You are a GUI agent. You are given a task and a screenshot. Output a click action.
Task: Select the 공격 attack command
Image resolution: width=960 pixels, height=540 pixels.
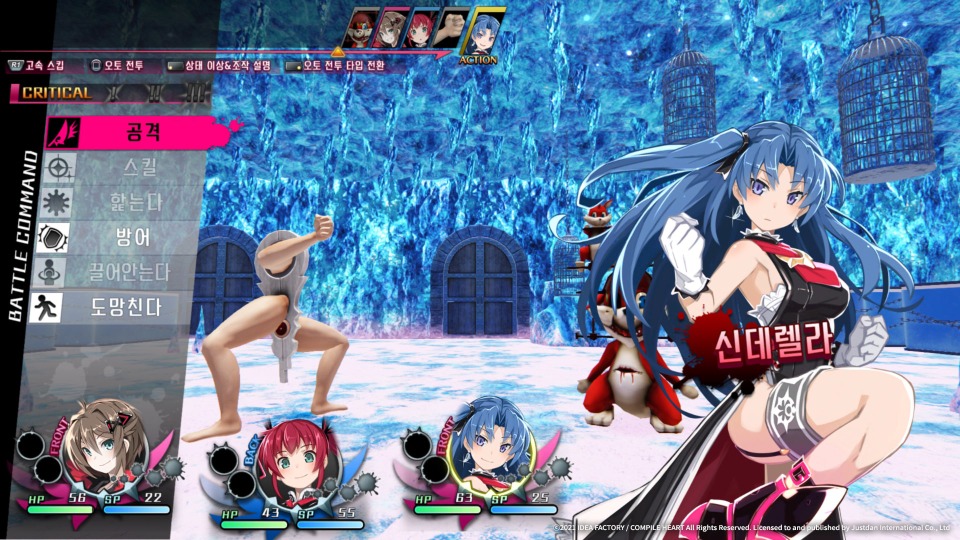tap(144, 132)
